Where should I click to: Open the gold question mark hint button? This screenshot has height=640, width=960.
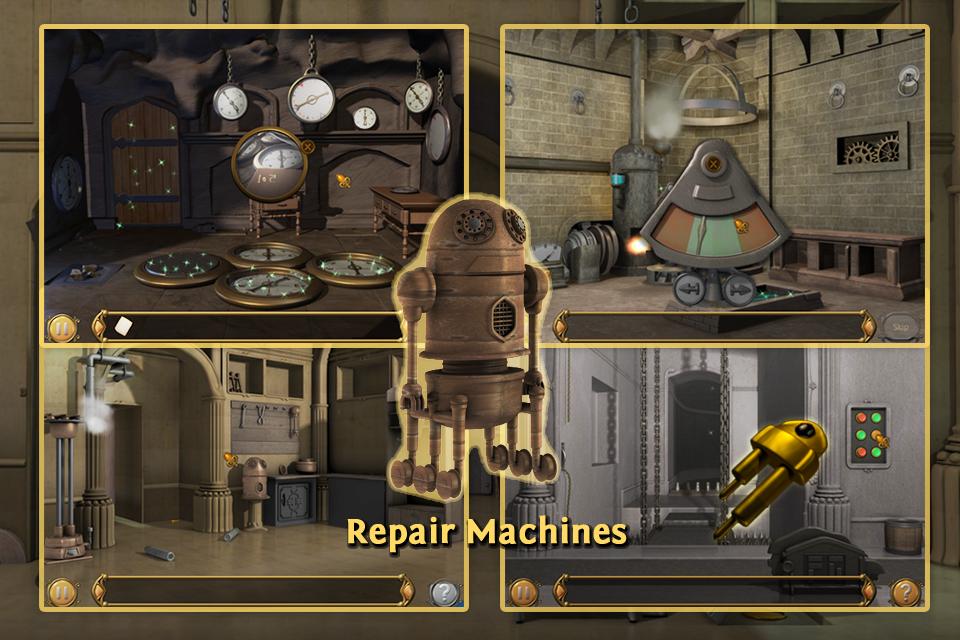click(x=906, y=592)
